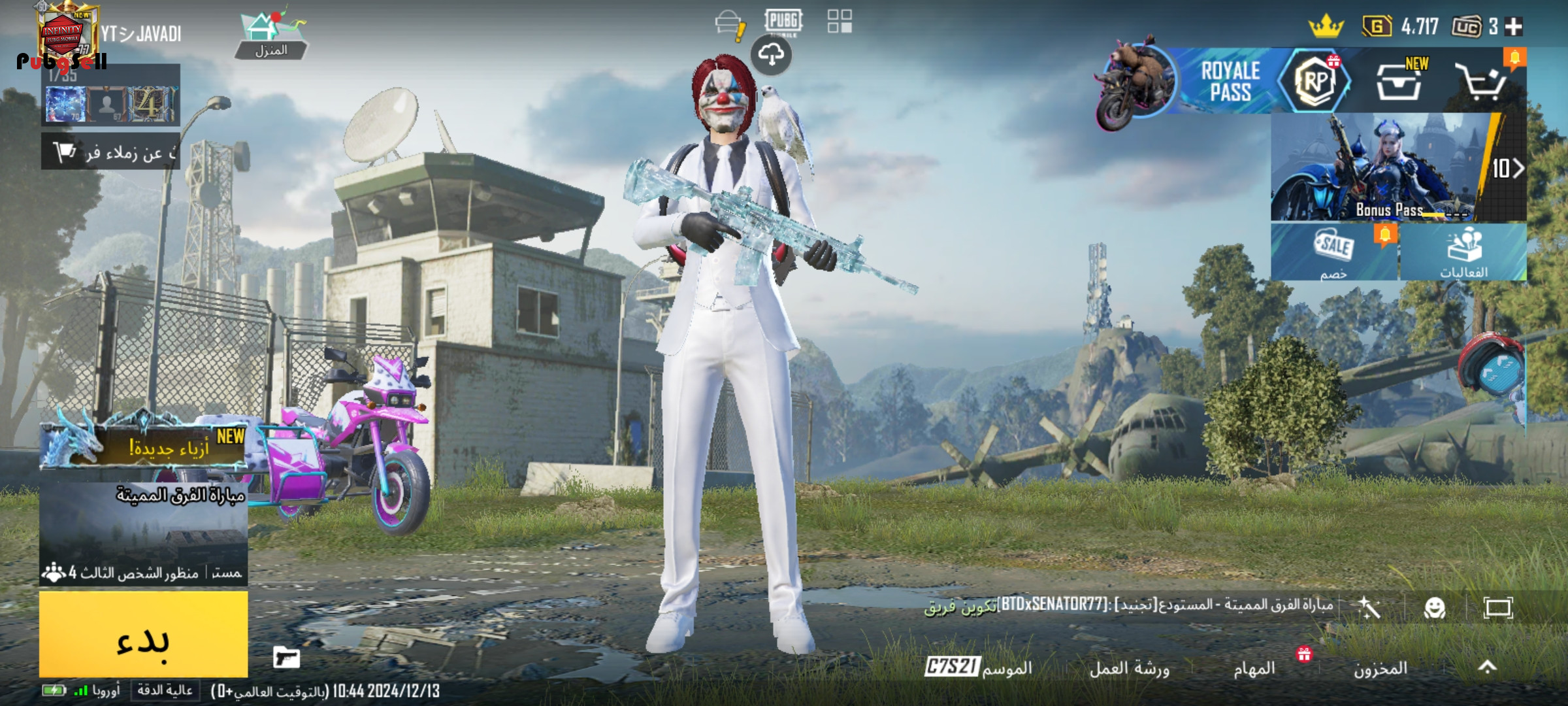This screenshot has height=706, width=1568.
Task: Open the emote smiley face icon
Action: click(x=1435, y=609)
